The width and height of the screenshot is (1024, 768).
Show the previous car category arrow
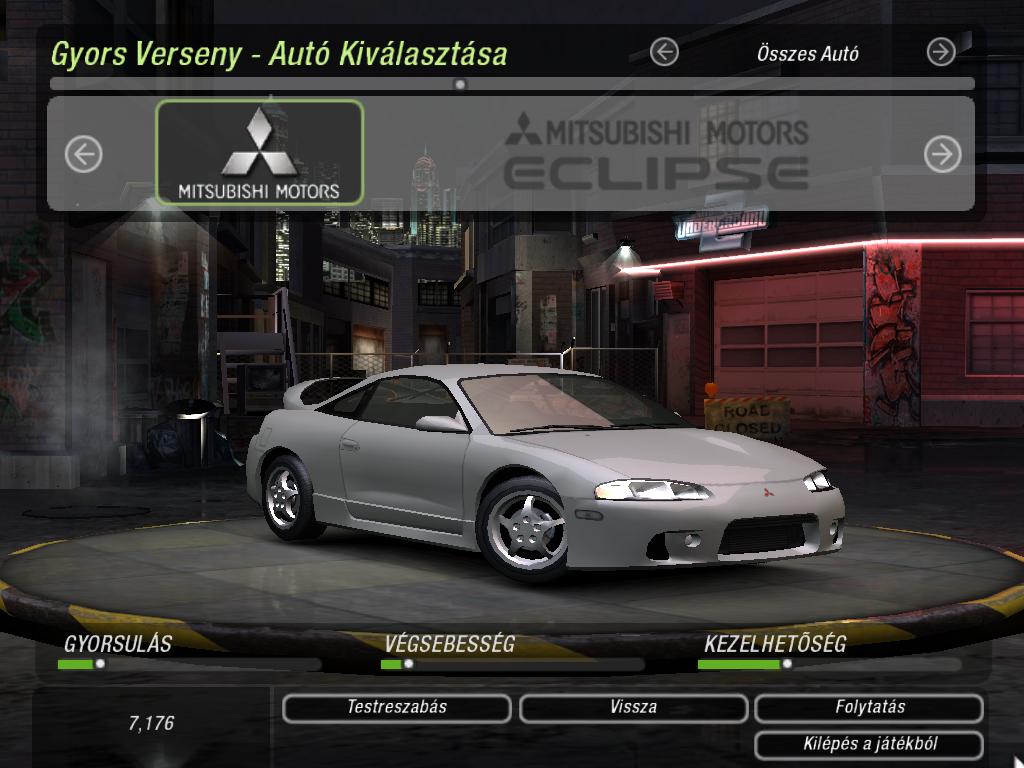pos(664,52)
